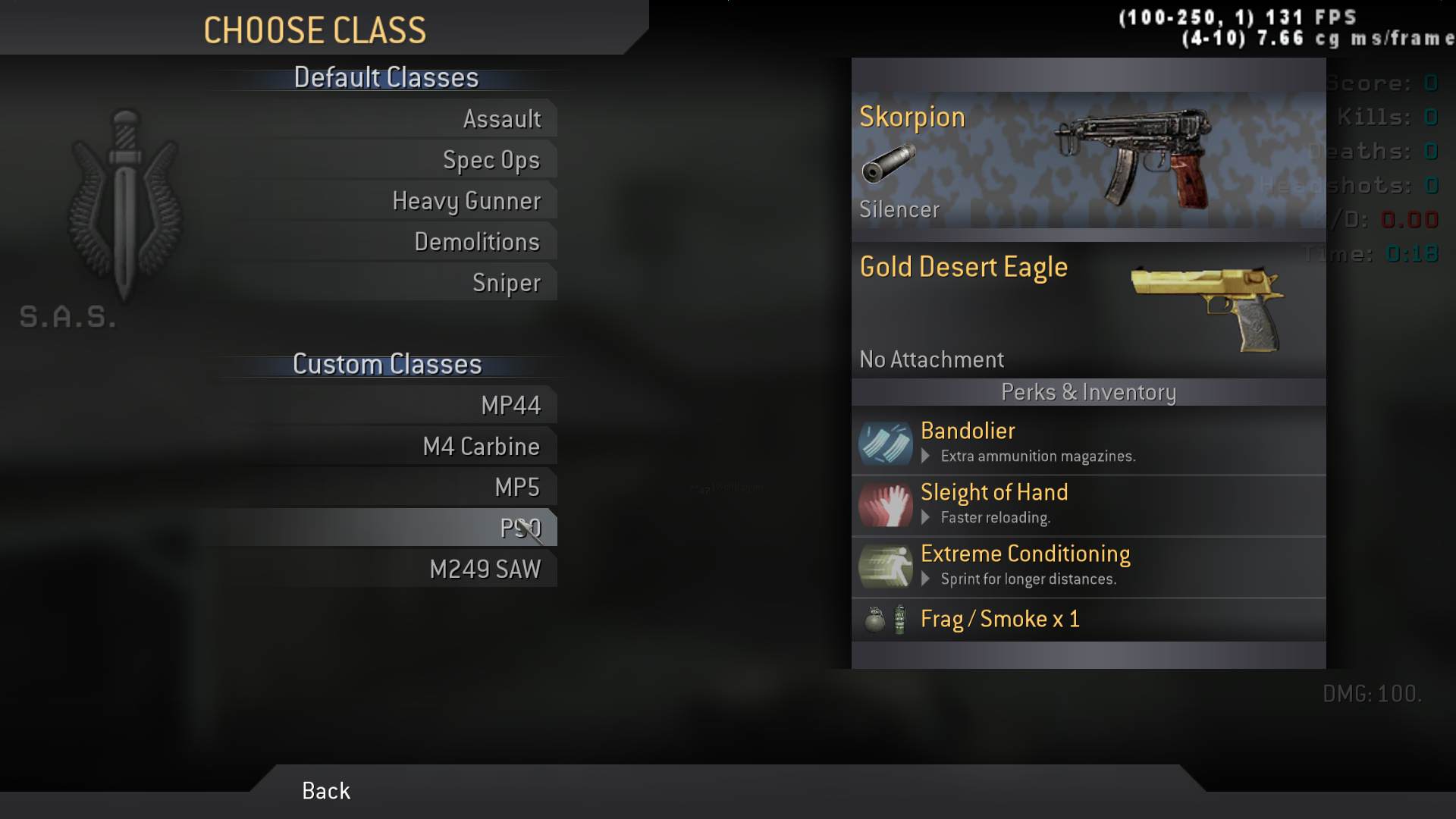Pick the MP5 custom class
This screenshot has width=1456, height=819.
tap(516, 487)
